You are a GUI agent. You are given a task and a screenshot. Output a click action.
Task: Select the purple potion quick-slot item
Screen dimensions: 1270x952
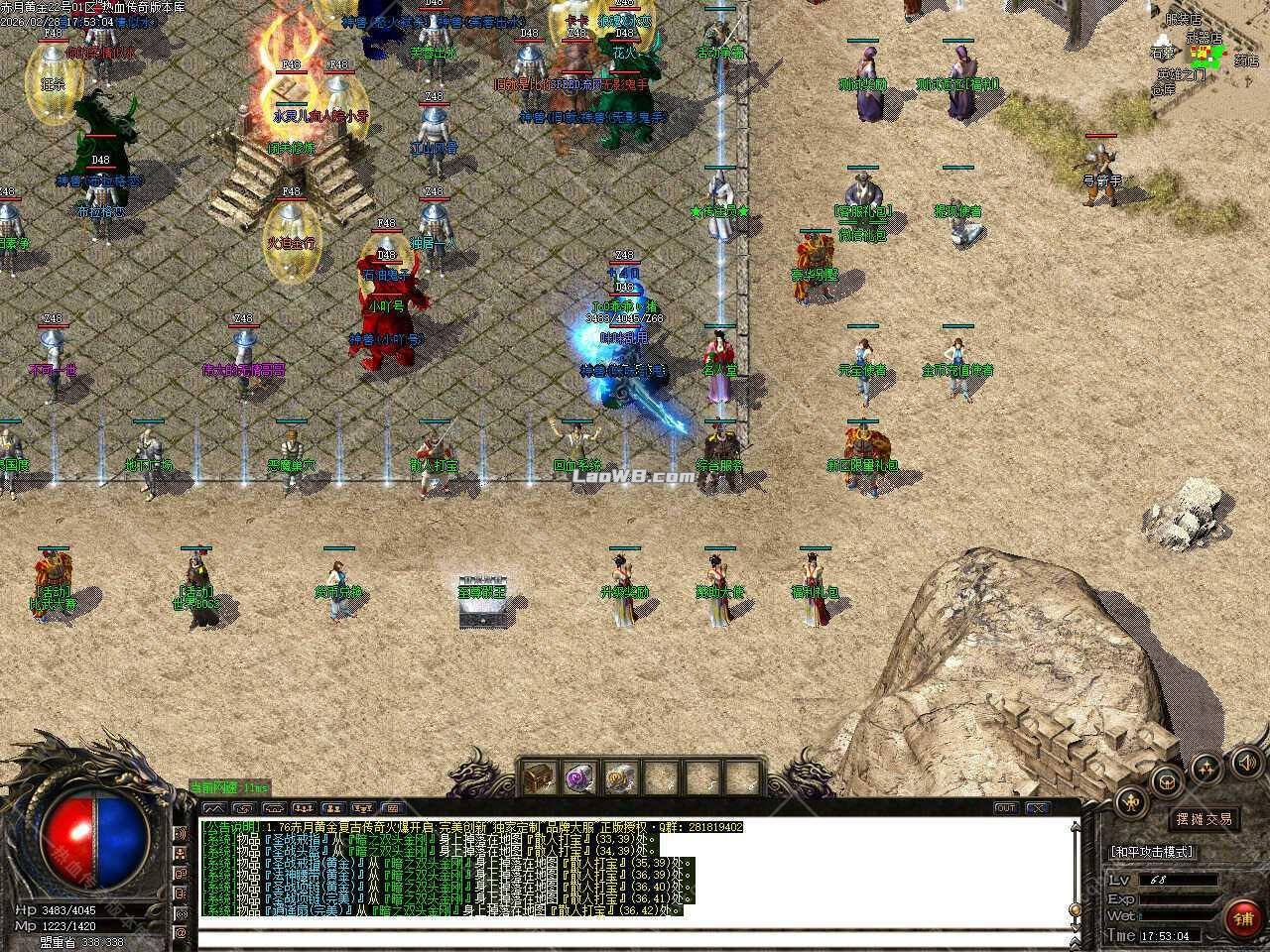pyautogui.click(x=576, y=776)
